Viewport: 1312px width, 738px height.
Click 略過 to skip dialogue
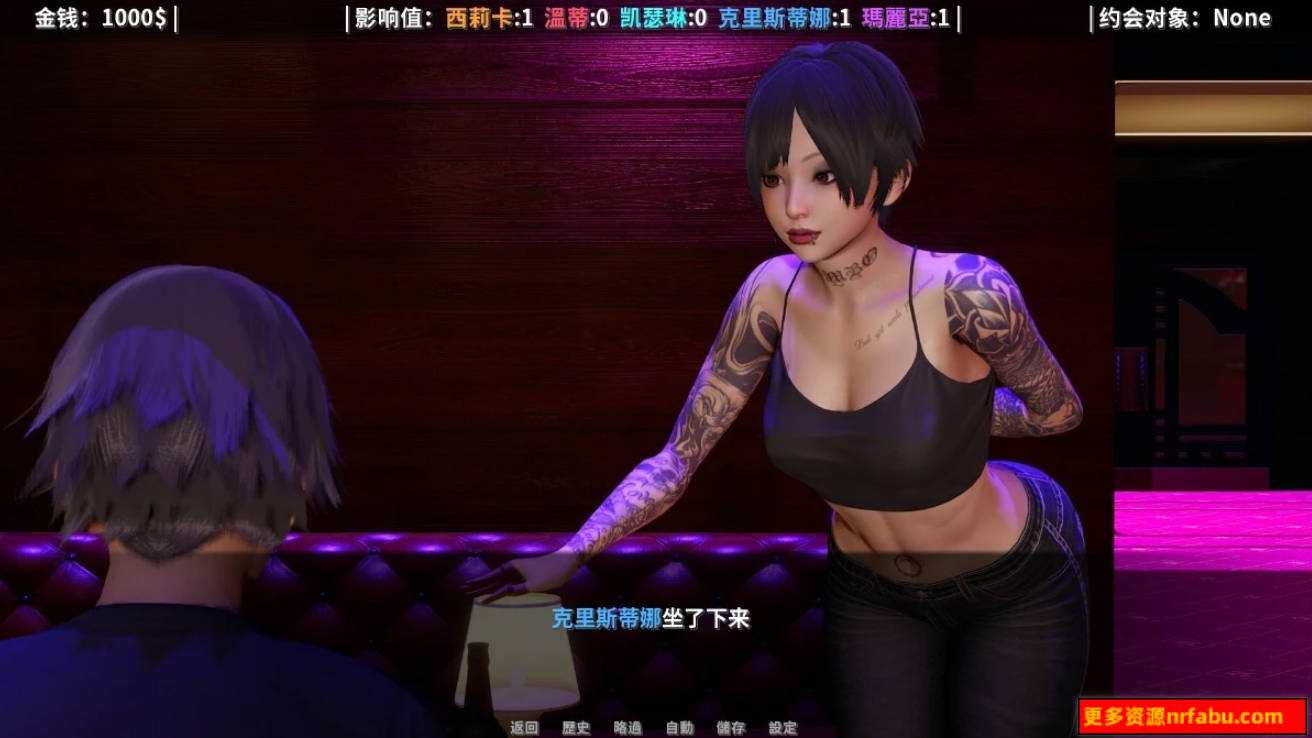(628, 728)
